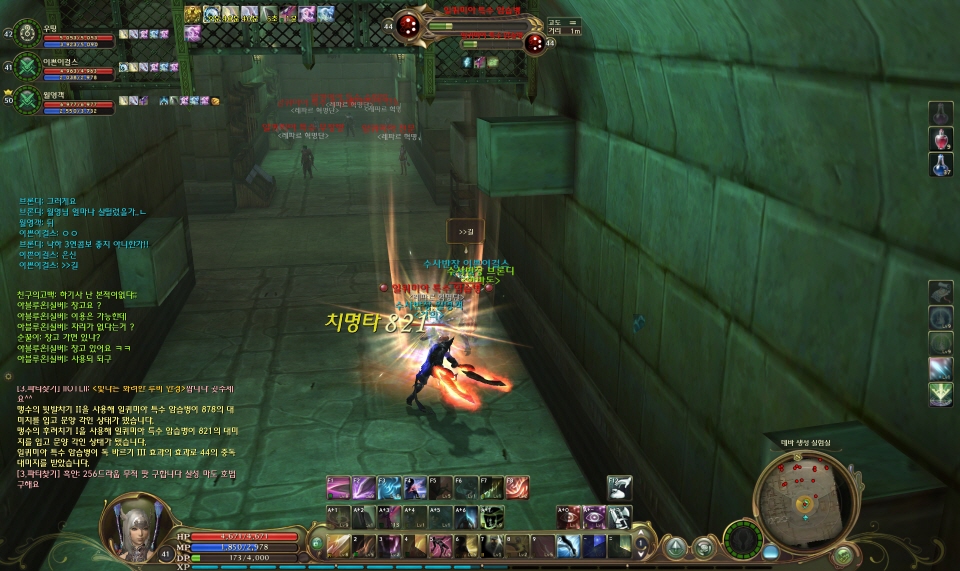Activate the green downward arrow skill

[x=940, y=394]
